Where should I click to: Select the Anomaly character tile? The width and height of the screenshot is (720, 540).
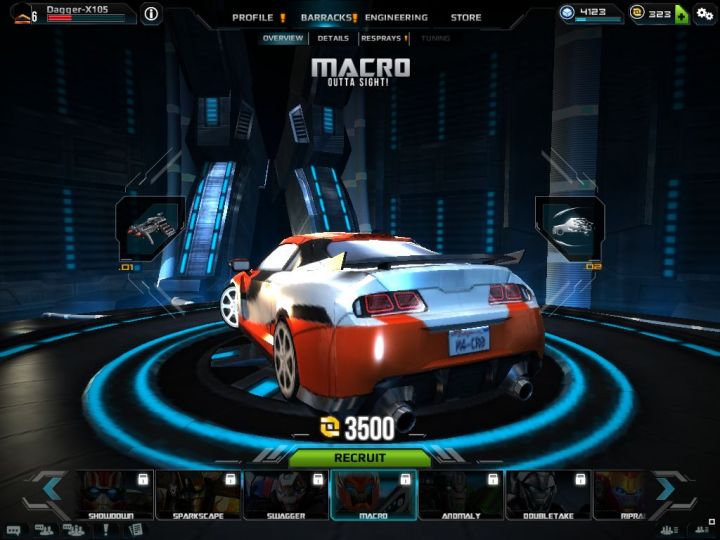460,495
